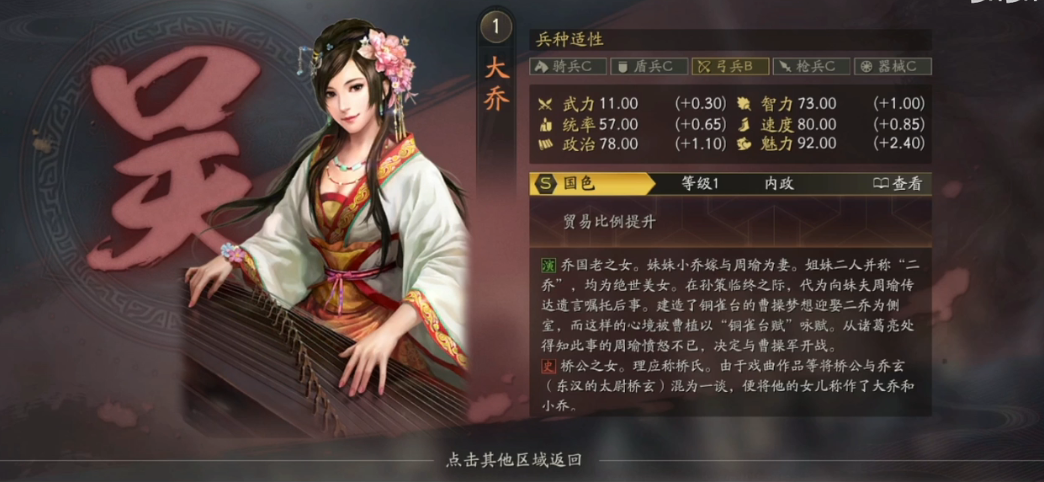The width and height of the screenshot is (1044, 482).
Task: Select the 国色 skill banner
Action: 591,184
